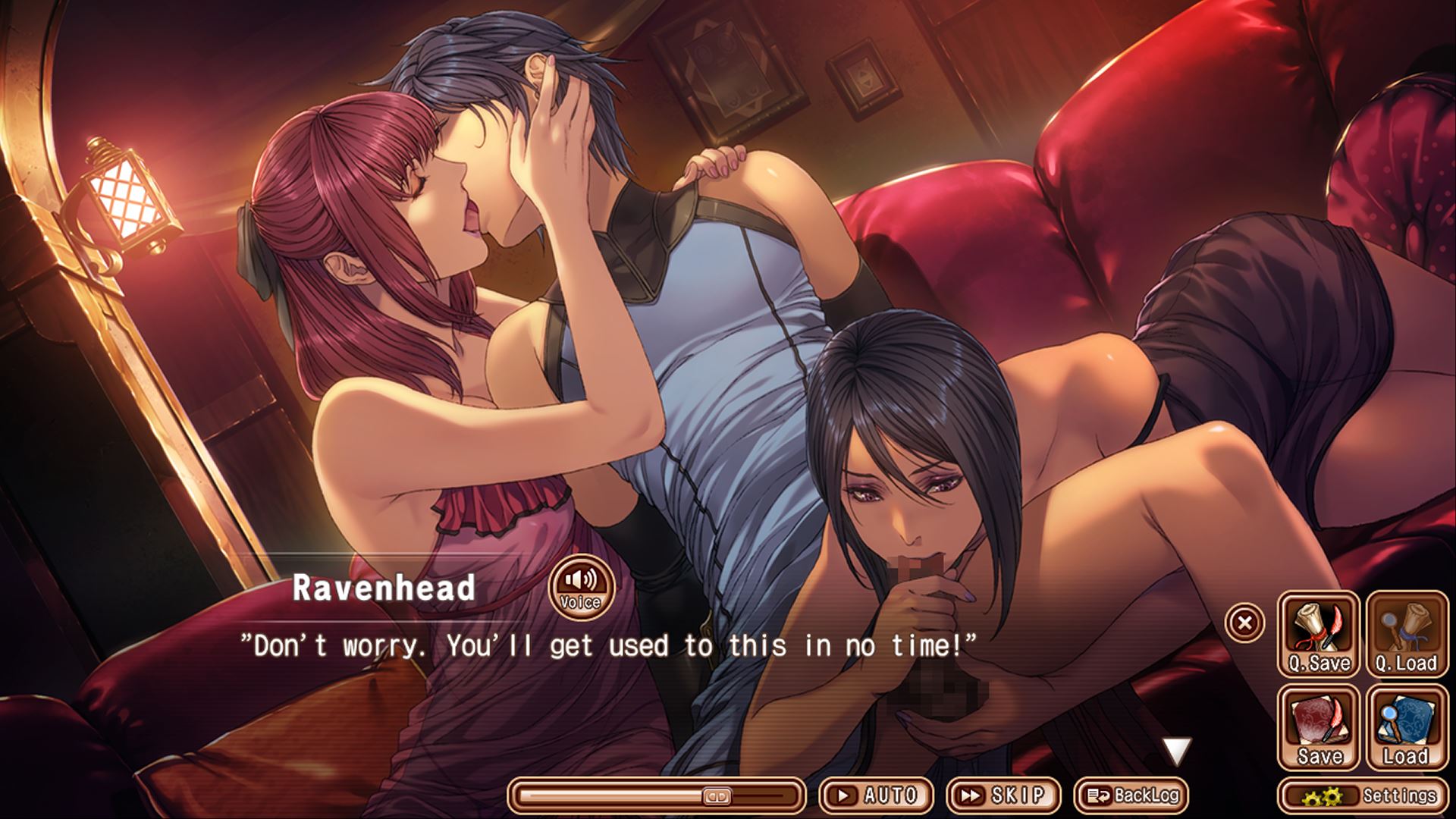
Task: Hide the dialogue box with the X button
Action: click(x=1244, y=623)
